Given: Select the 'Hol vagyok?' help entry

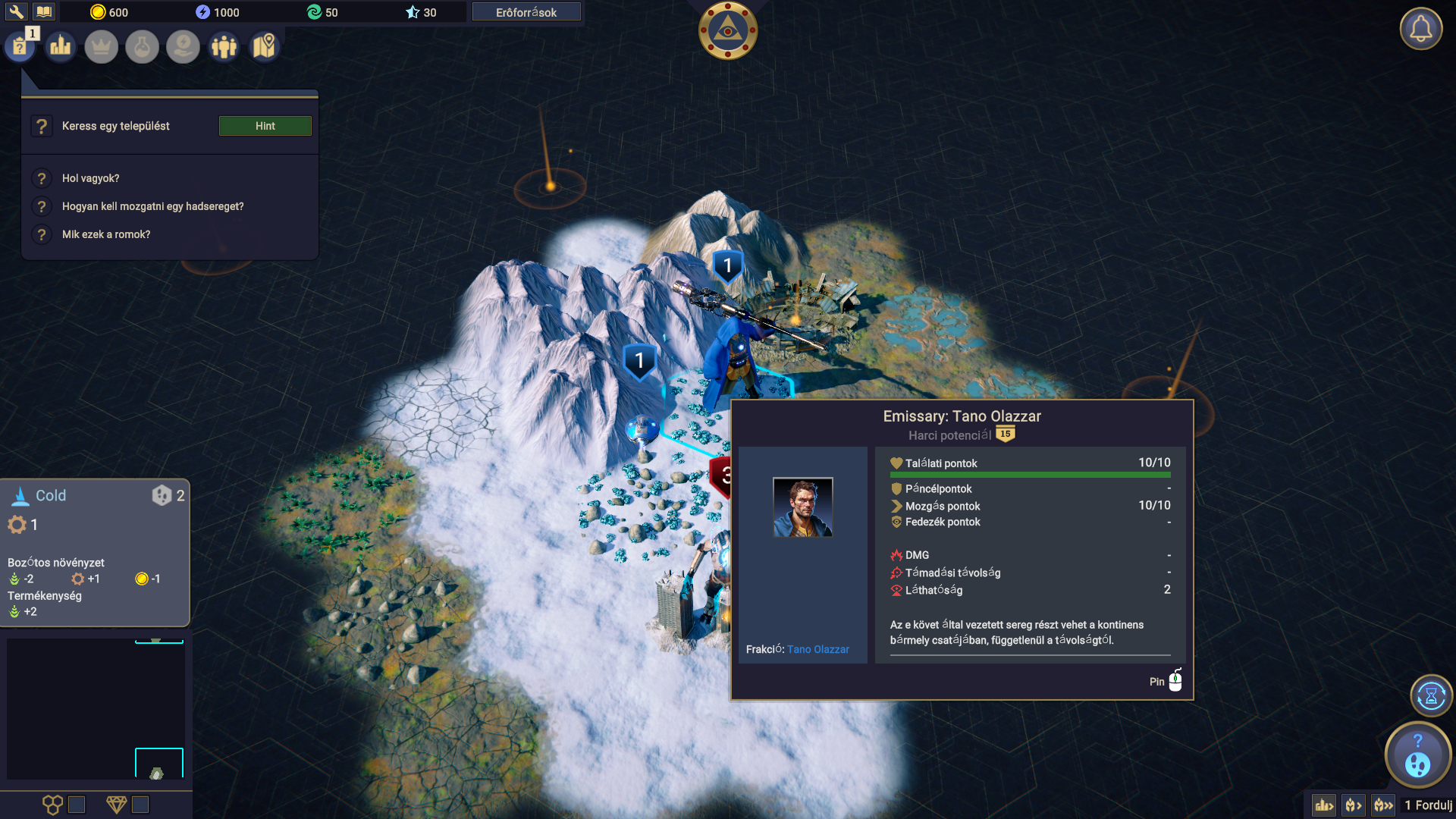Looking at the screenshot, I should pos(90,178).
